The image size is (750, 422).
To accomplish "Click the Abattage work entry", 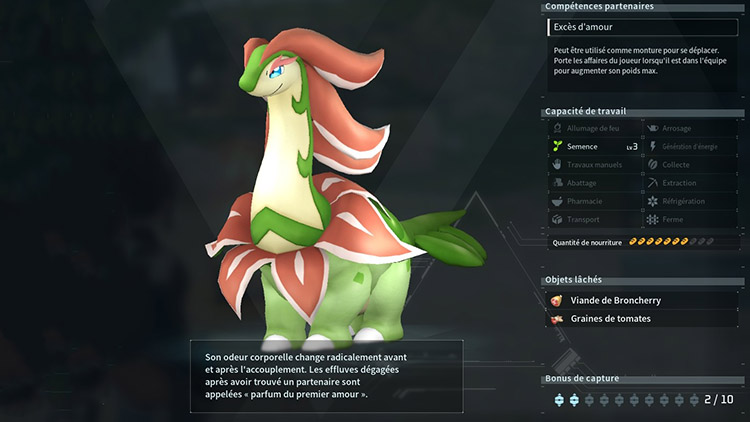I will 594,182.
